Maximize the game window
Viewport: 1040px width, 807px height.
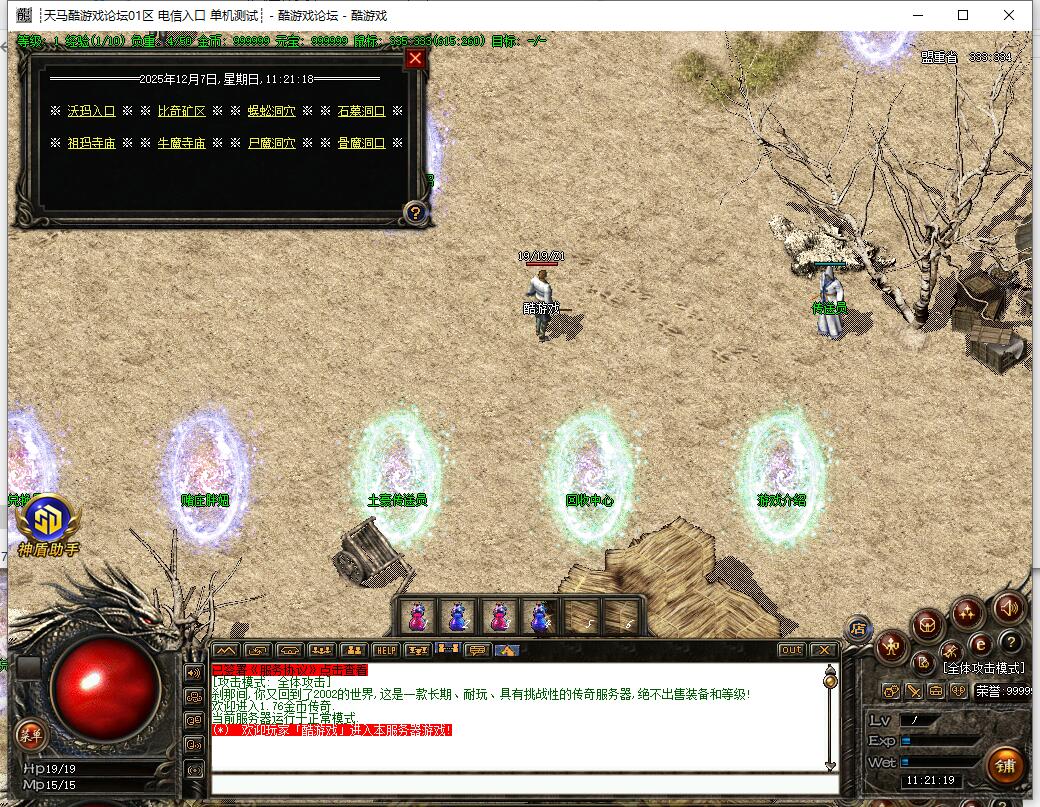pos(963,15)
